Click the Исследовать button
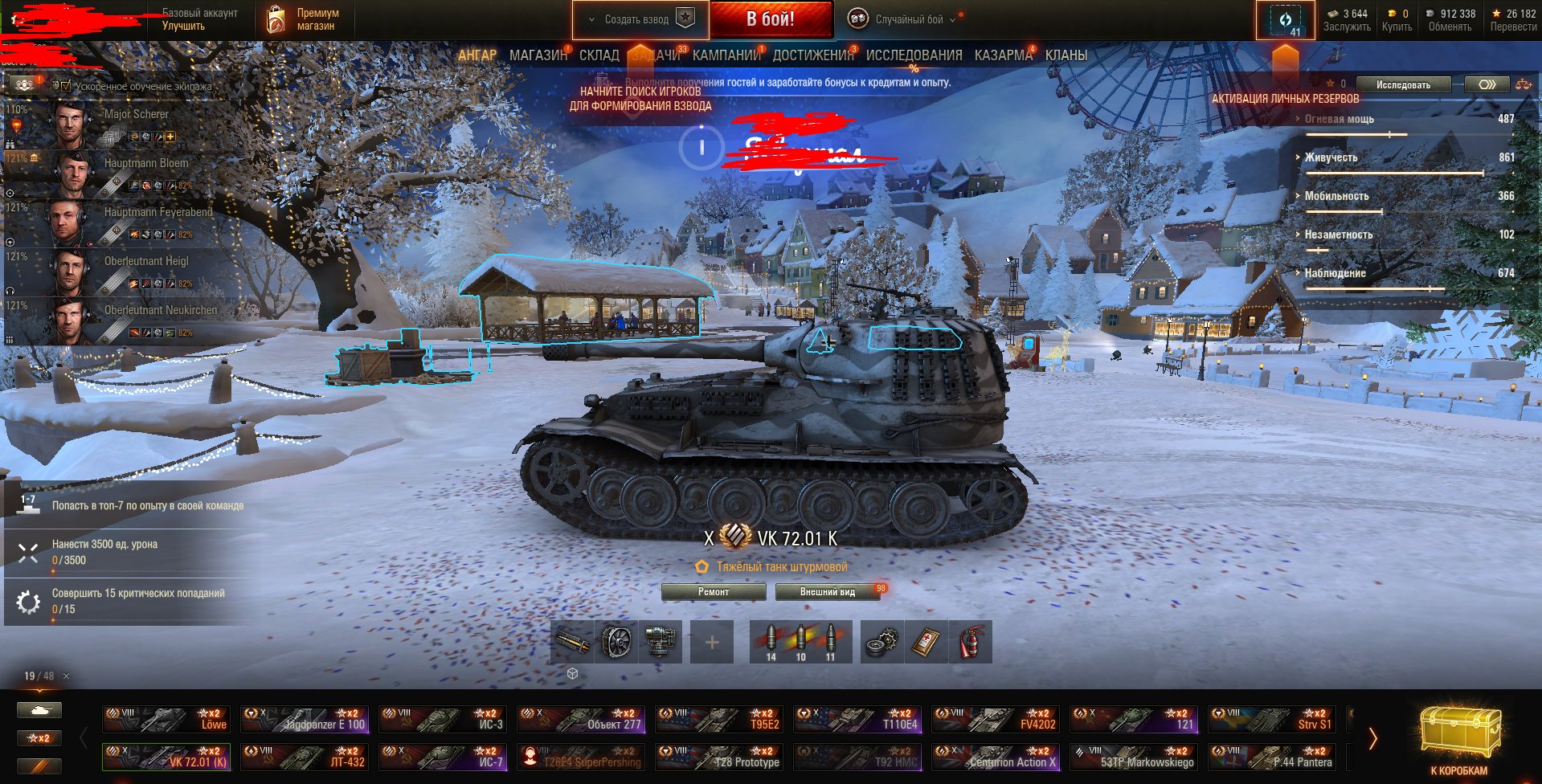 coord(1402,84)
